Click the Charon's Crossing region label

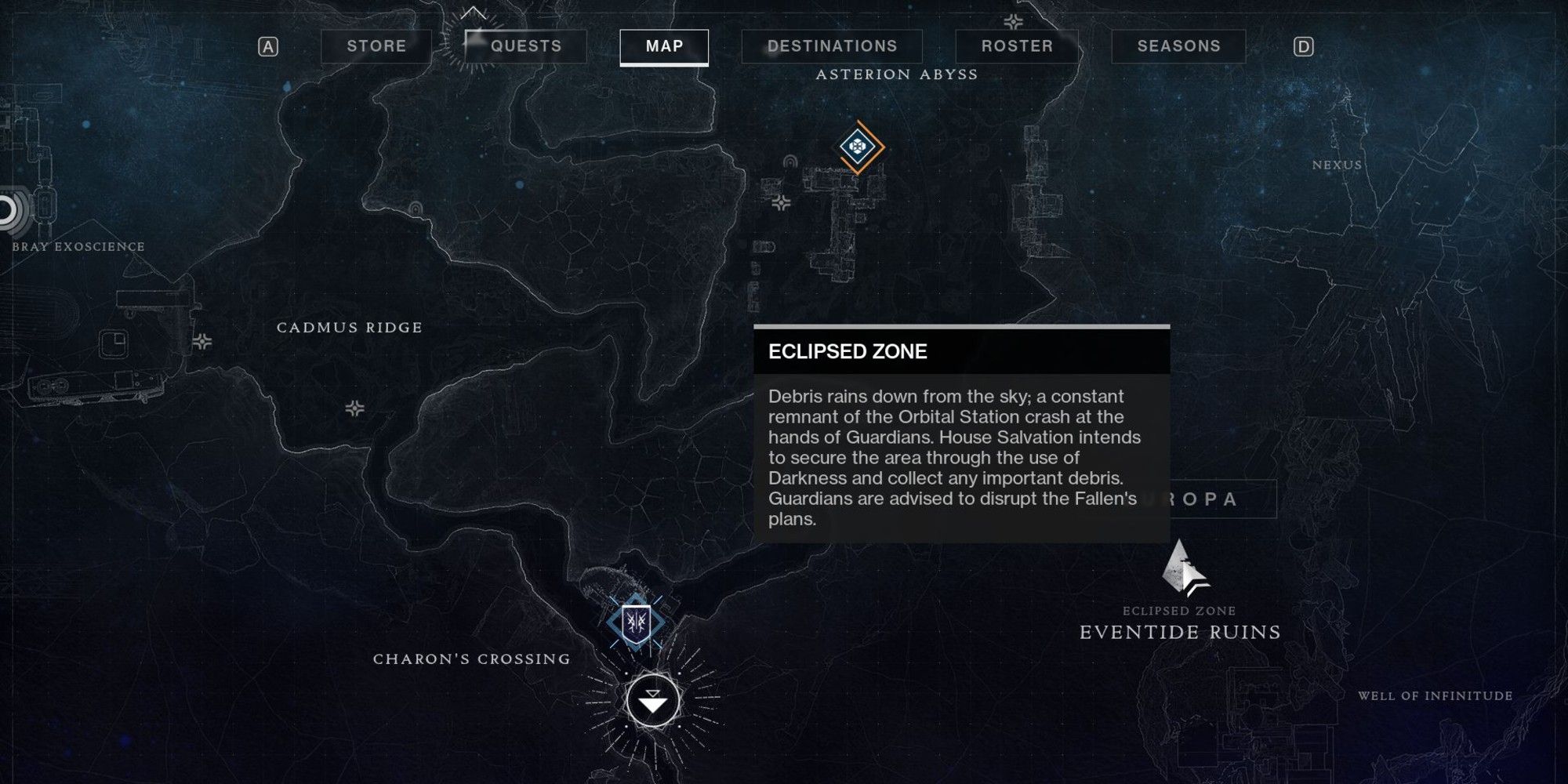[470, 659]
